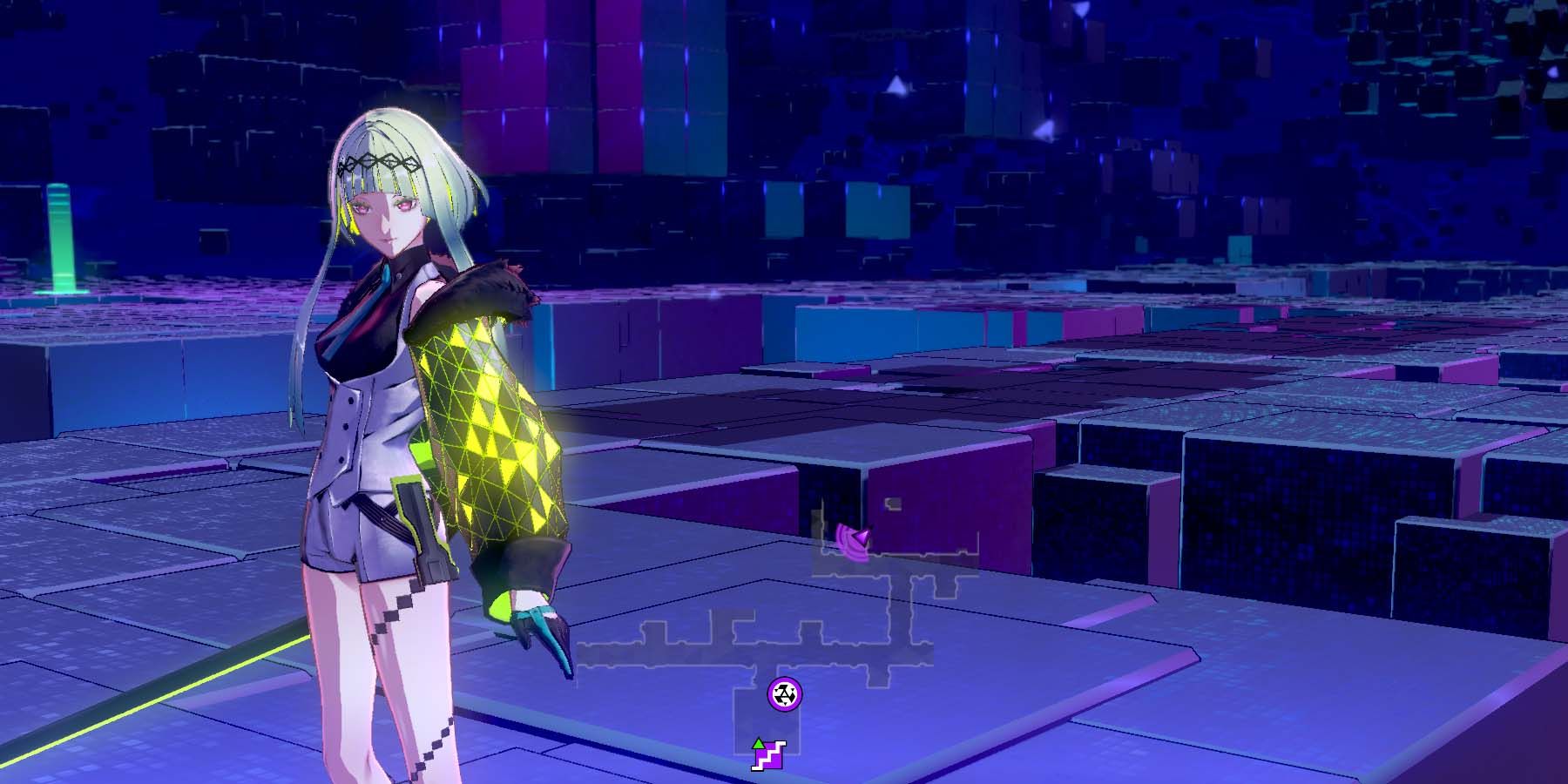Image resolution: width=1568 pixels, height=784 pixels.
Task: Select the chamber outline below the checkpoint marker
Action: [767, 722]
